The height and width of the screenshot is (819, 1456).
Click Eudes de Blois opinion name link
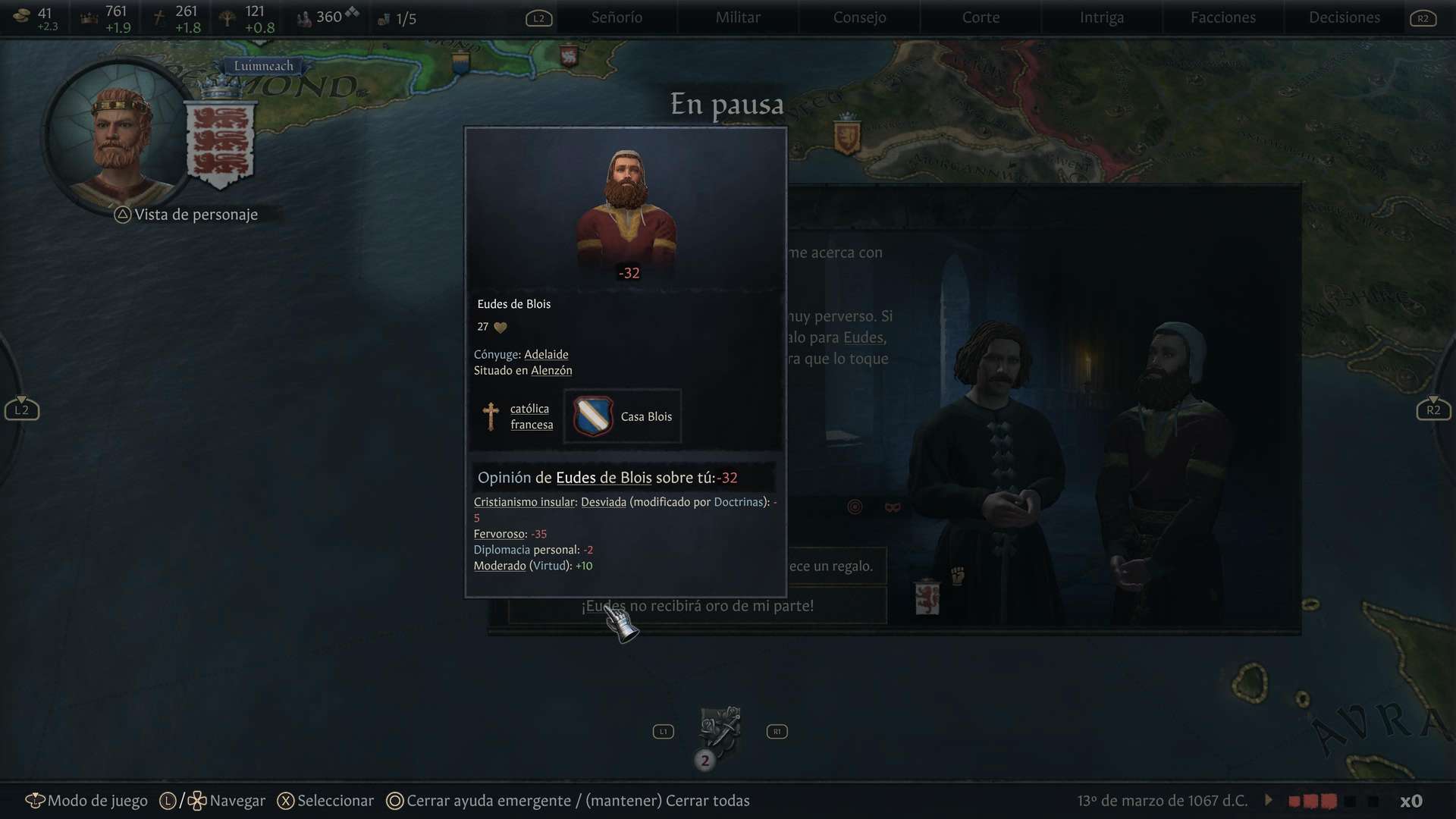pos(604,478)
